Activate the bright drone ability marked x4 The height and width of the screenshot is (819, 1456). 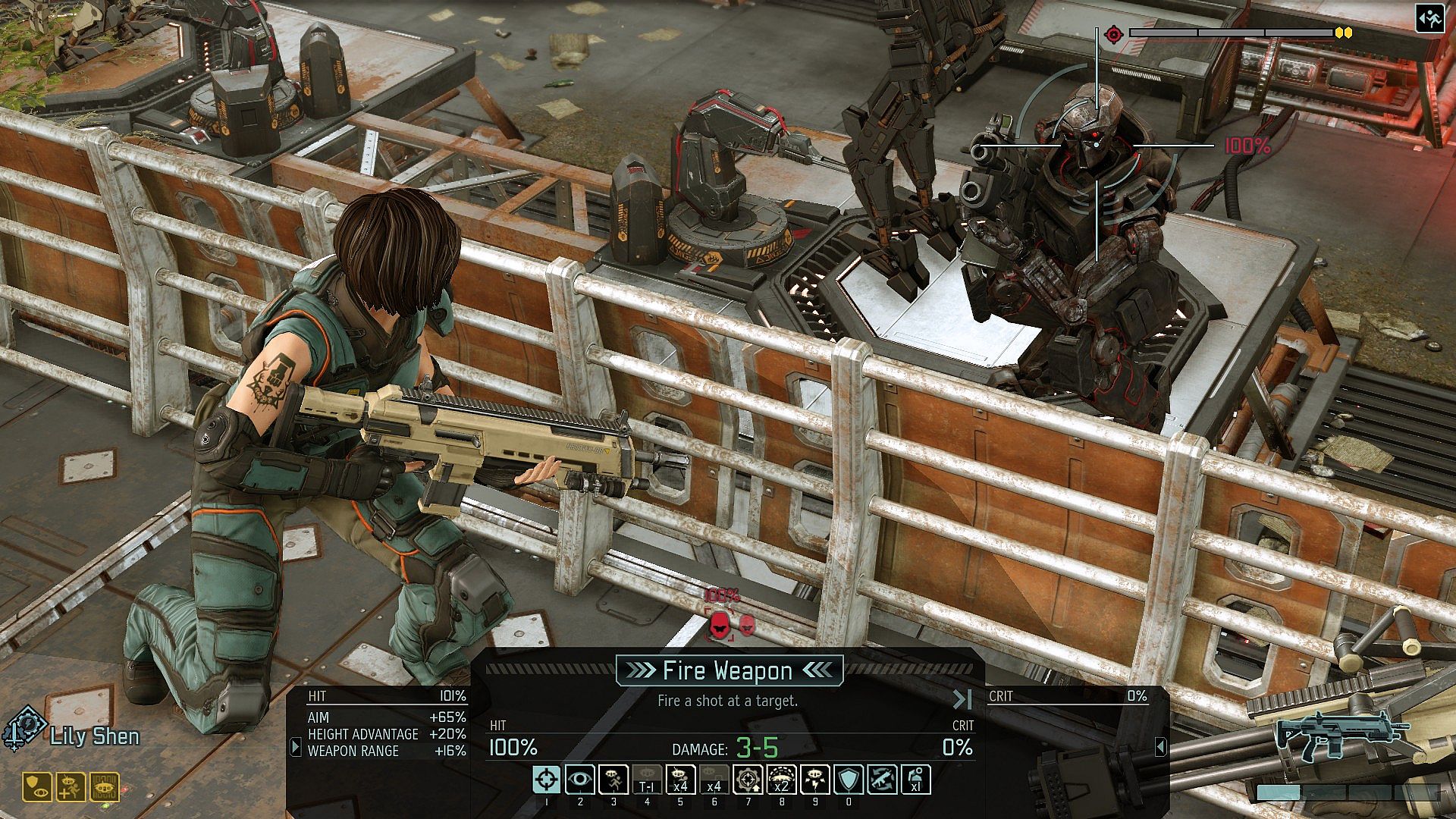tap(680, 780)
